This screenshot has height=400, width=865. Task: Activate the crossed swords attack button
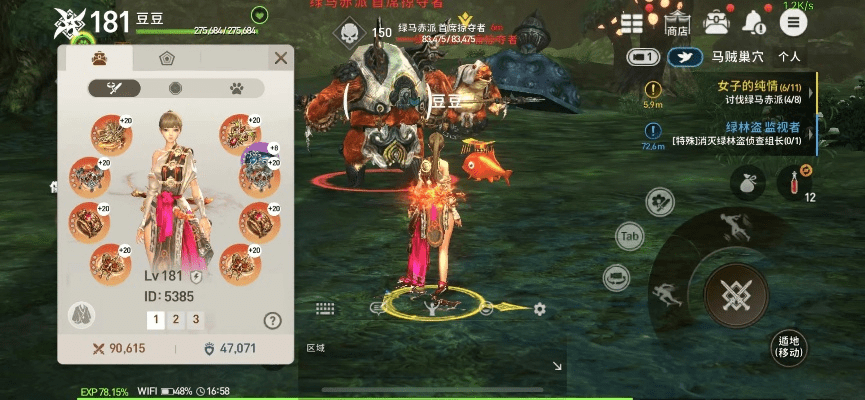tap(735, 295)
